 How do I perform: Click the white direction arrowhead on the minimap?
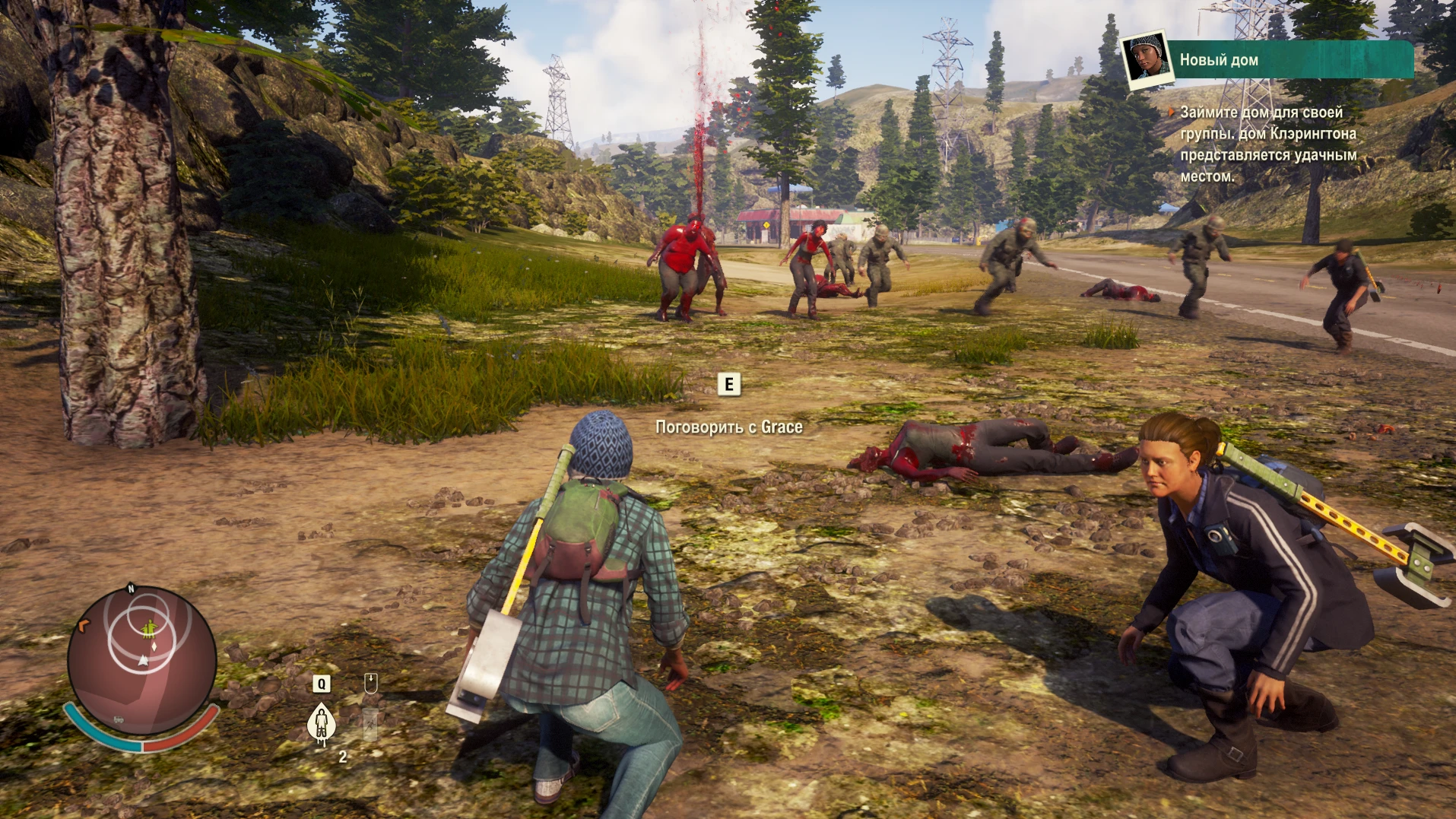click(143, 661)
